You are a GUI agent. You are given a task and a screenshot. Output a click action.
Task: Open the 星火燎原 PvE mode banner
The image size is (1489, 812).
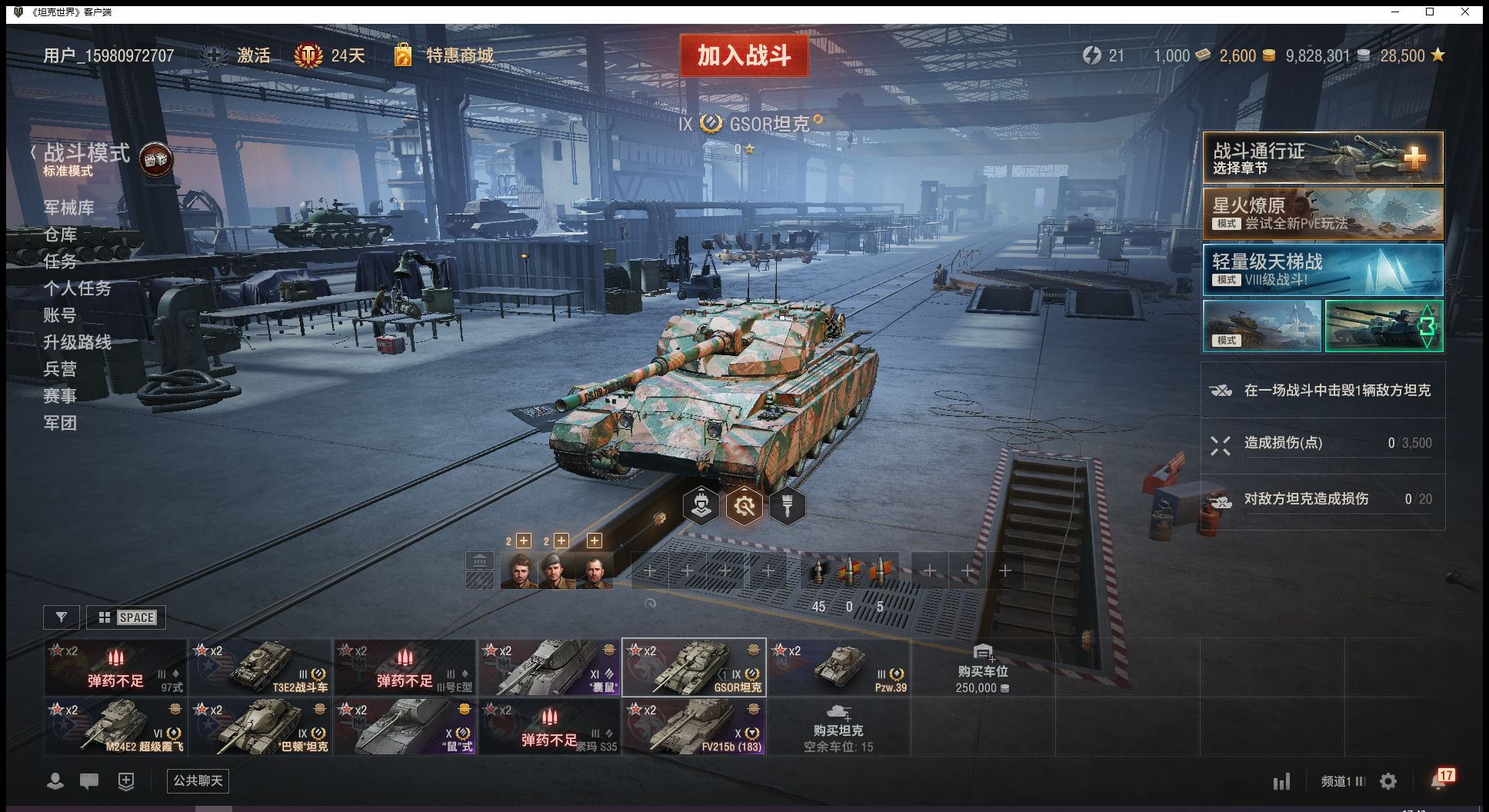[1322, 215]
